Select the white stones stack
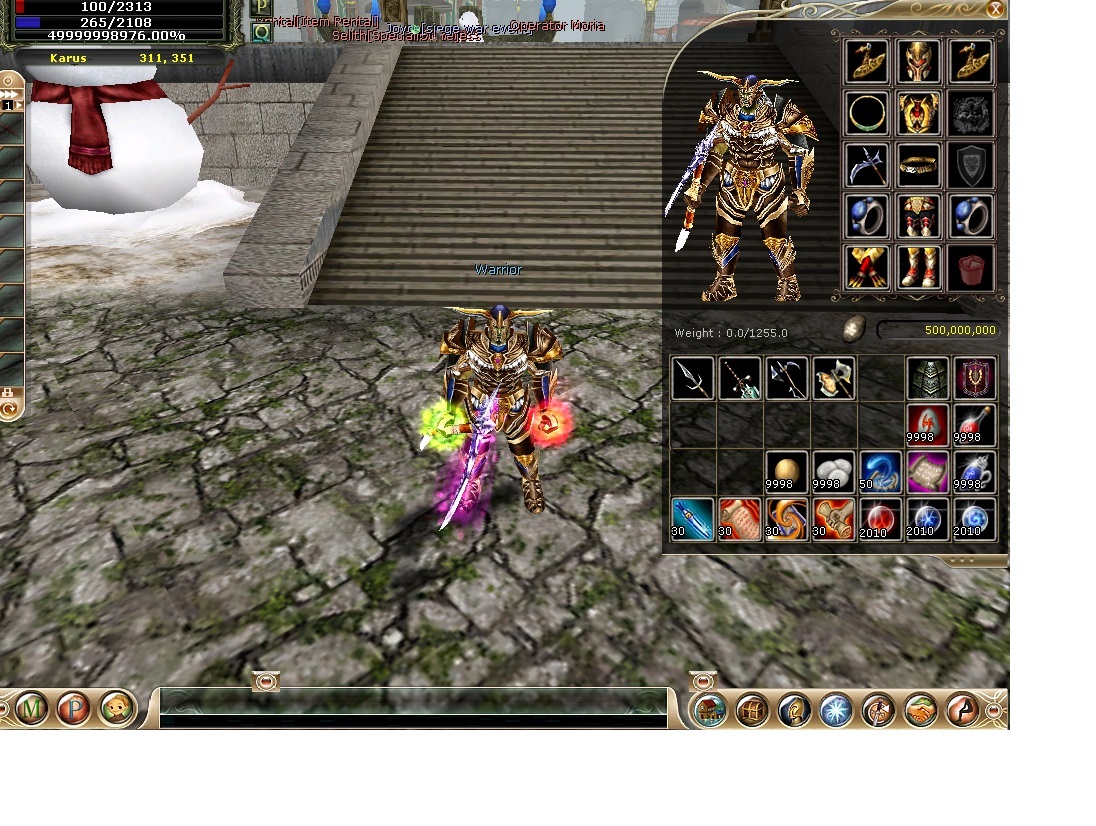The width and height of the screenshot is (1096, 826). [833, 472]
